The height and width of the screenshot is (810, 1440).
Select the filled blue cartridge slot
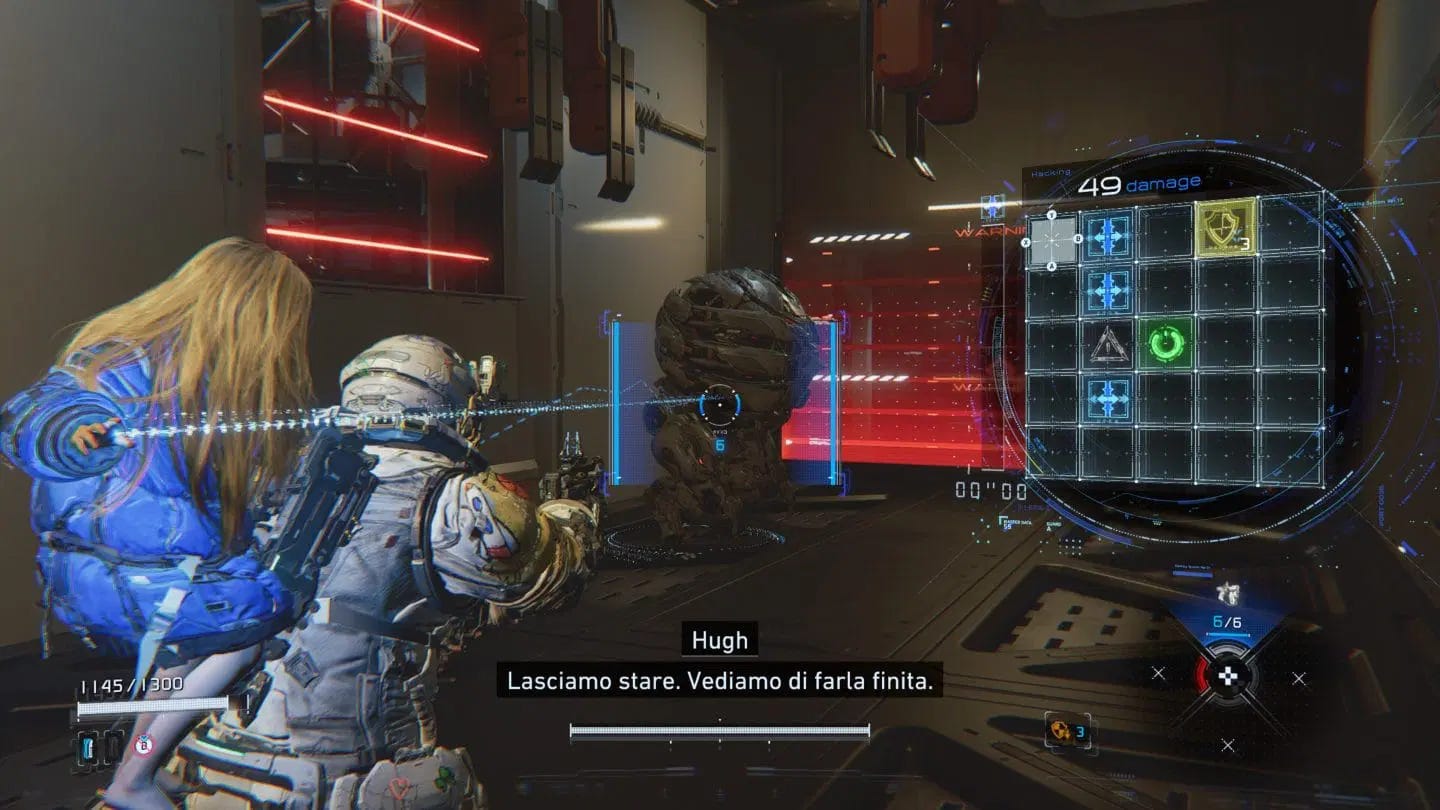pos(88,745)
